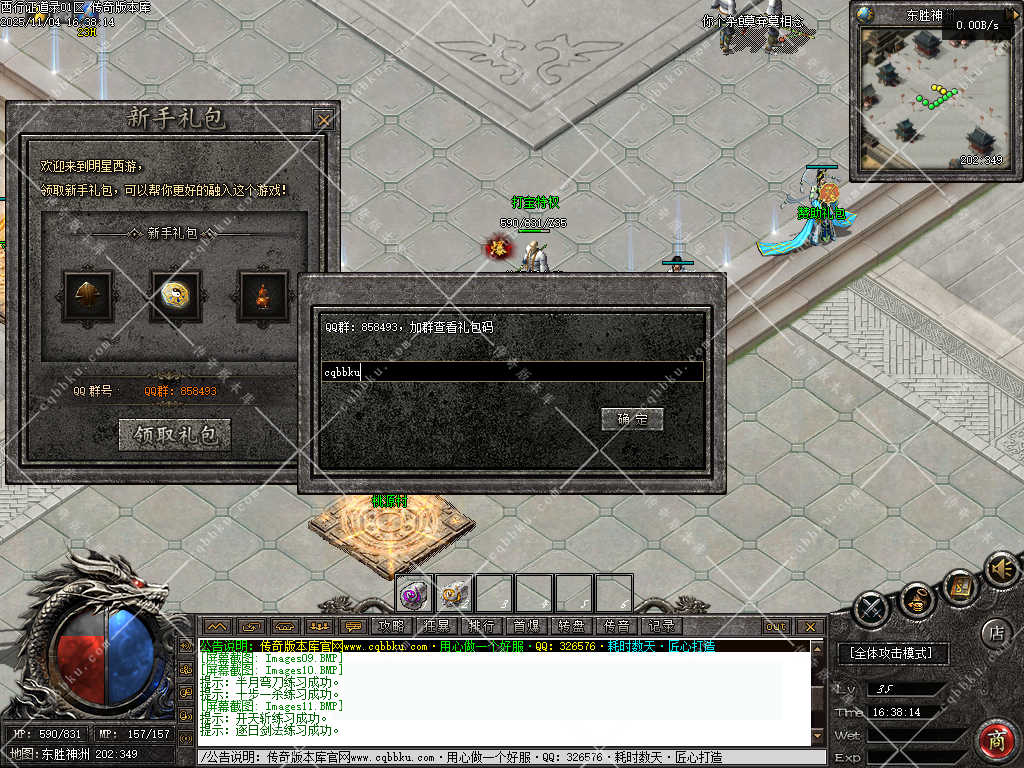Select the yin-yang gift item
The width and height of the screenshot is (1024, 768).
(175, 296)
